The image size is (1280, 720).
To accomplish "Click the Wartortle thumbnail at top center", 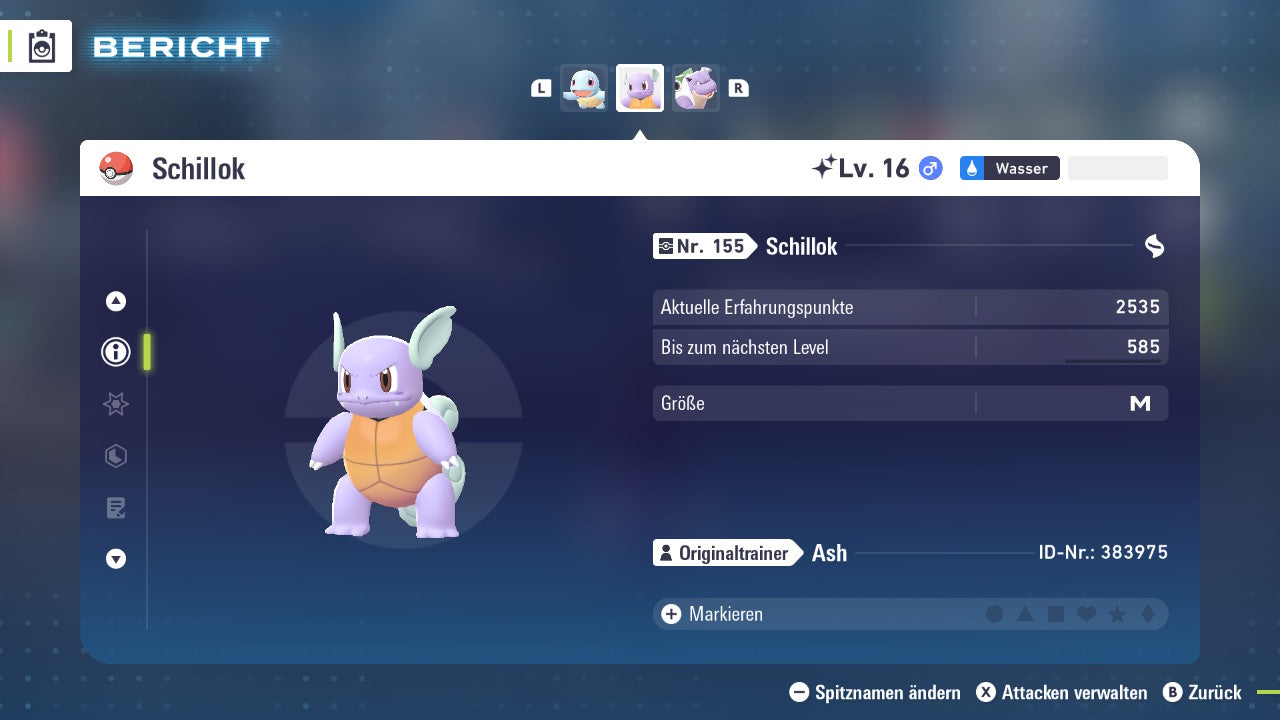I will point(640,88).
